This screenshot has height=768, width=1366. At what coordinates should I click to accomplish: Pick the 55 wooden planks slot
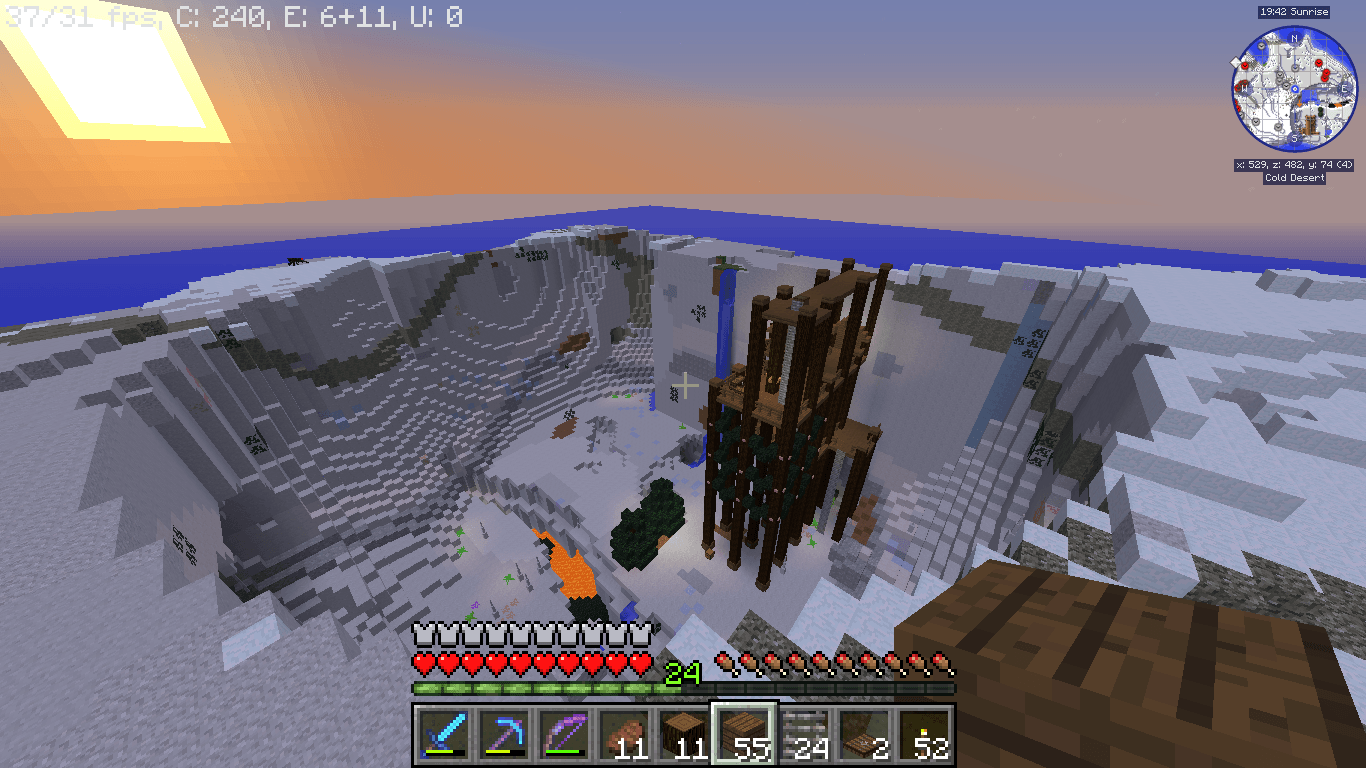coord(743,734)
